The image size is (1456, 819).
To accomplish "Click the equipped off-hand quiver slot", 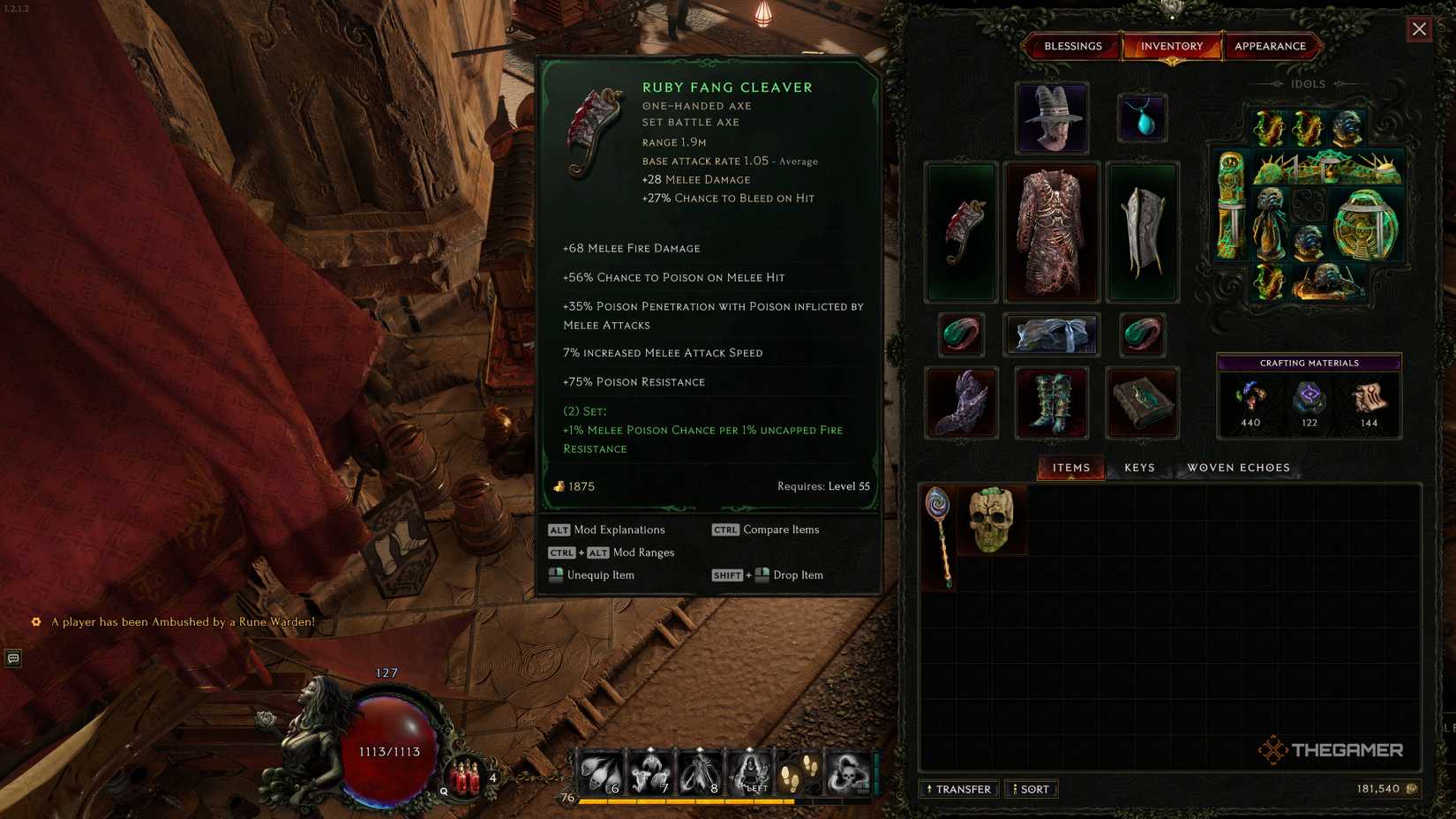I will click(1143, 231).
